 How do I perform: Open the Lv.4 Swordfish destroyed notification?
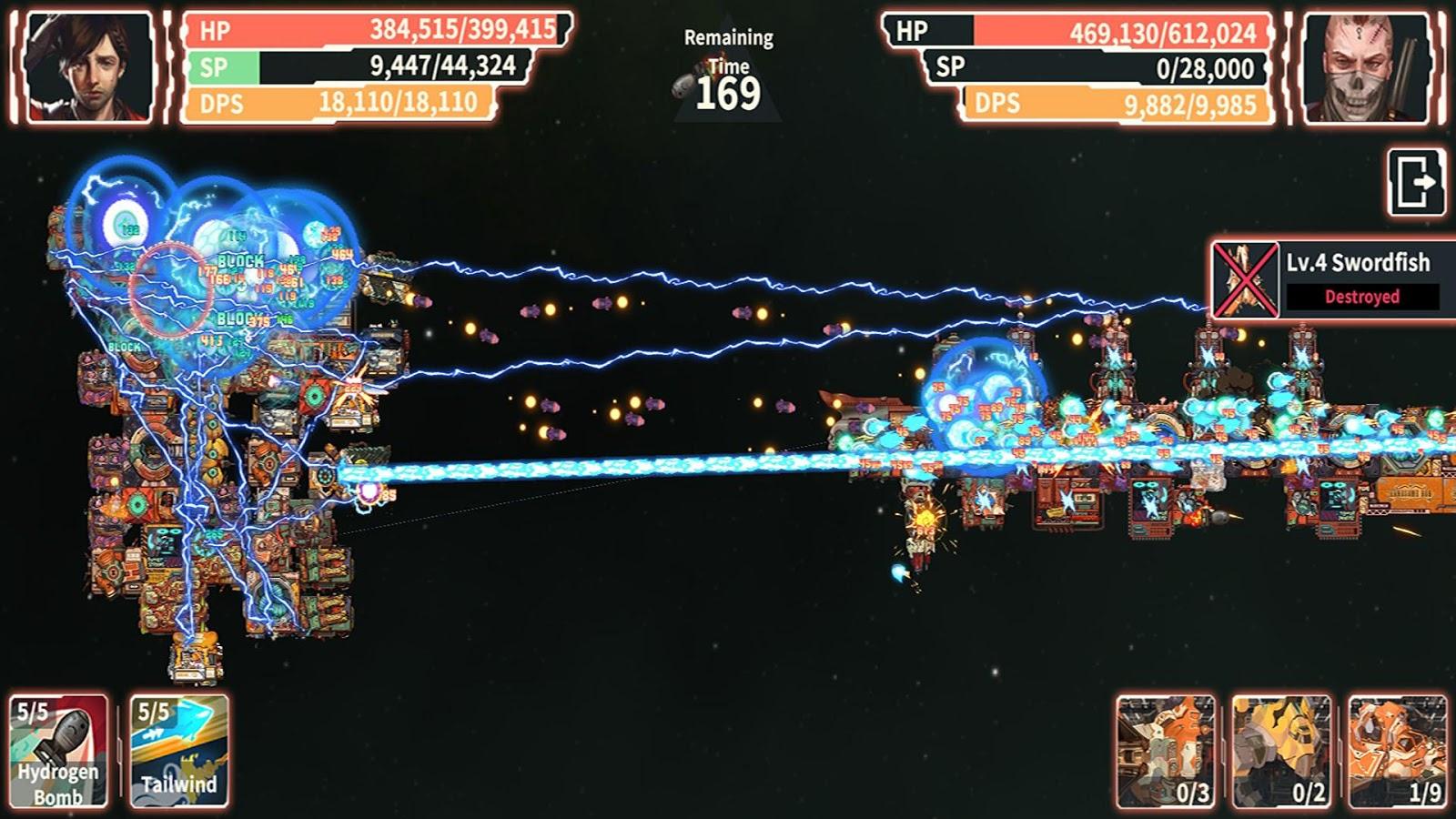point(1334,280)
